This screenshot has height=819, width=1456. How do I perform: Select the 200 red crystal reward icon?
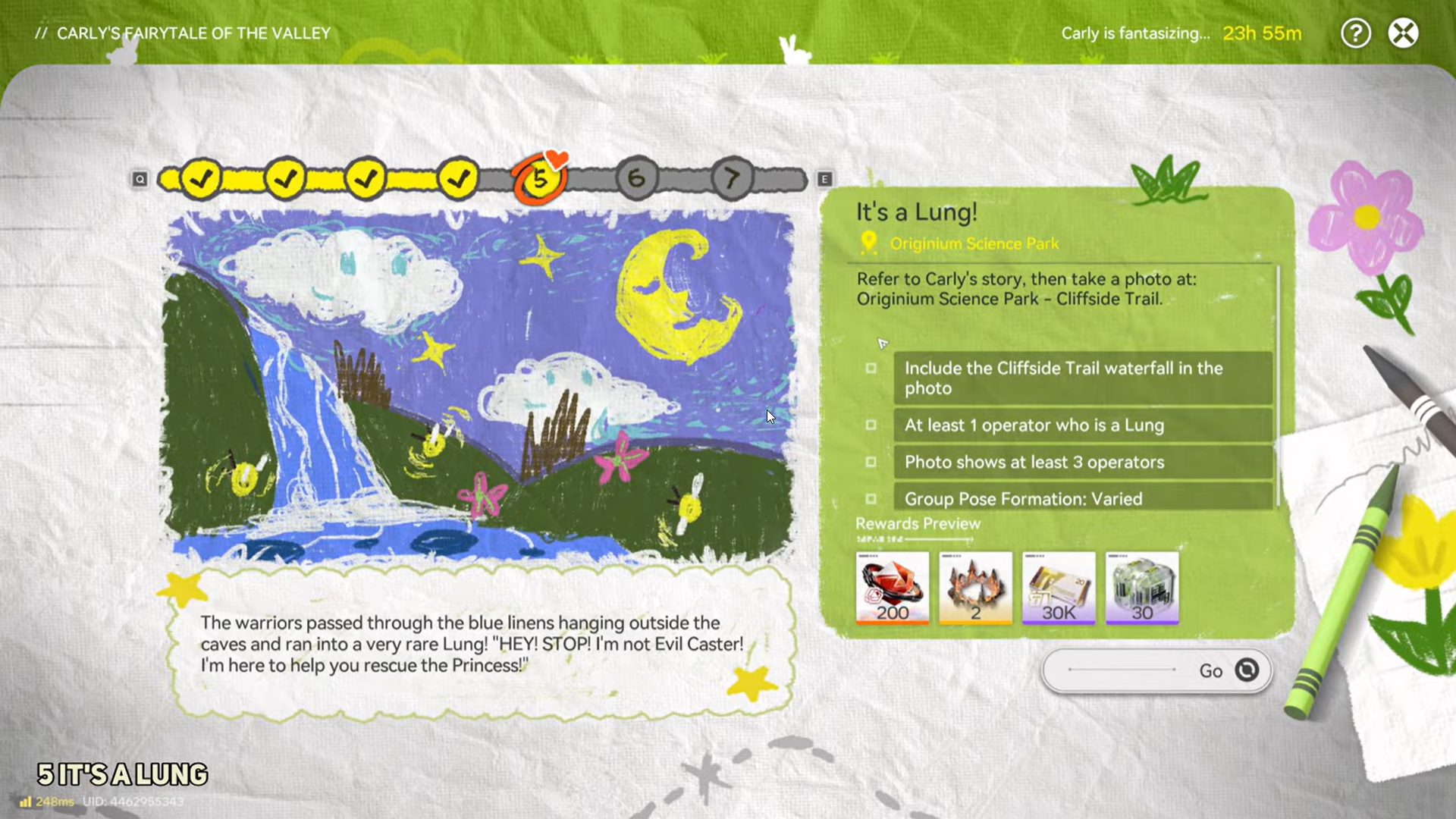pos(892,588)
